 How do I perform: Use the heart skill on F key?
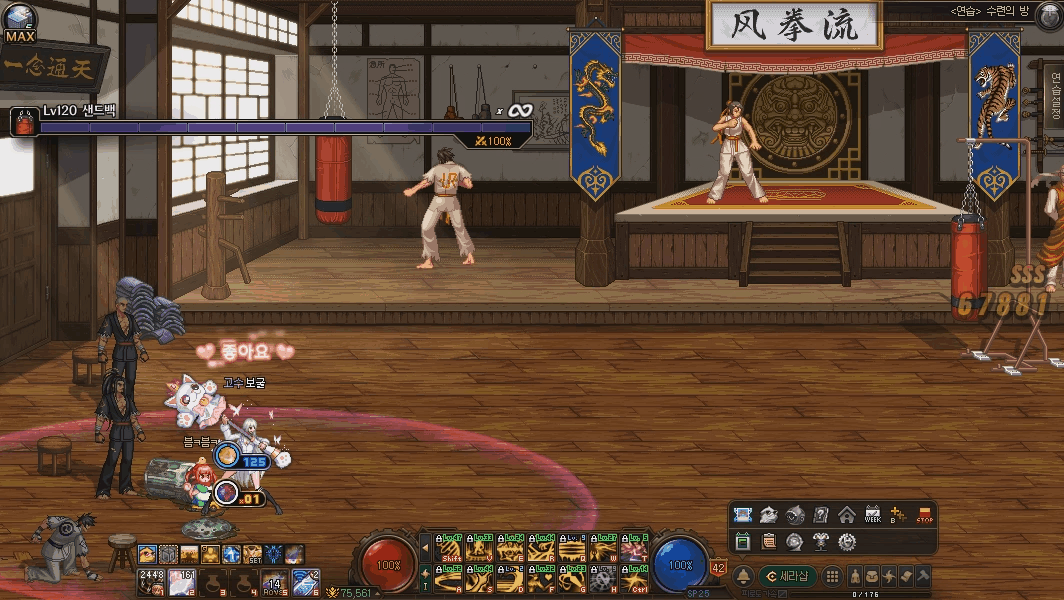click(542, 579)
